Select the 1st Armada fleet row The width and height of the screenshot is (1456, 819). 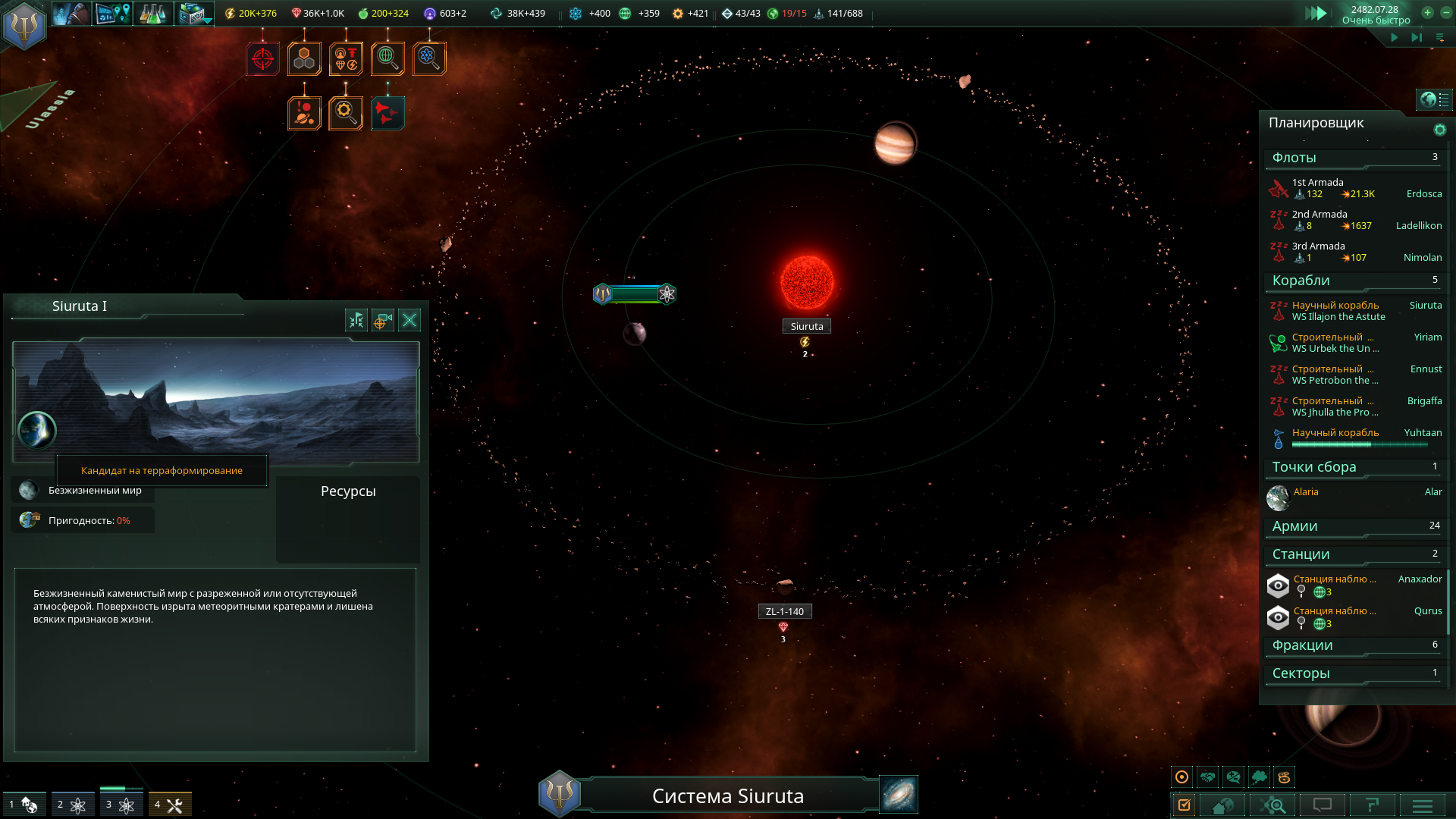(x=1356, y=188)
